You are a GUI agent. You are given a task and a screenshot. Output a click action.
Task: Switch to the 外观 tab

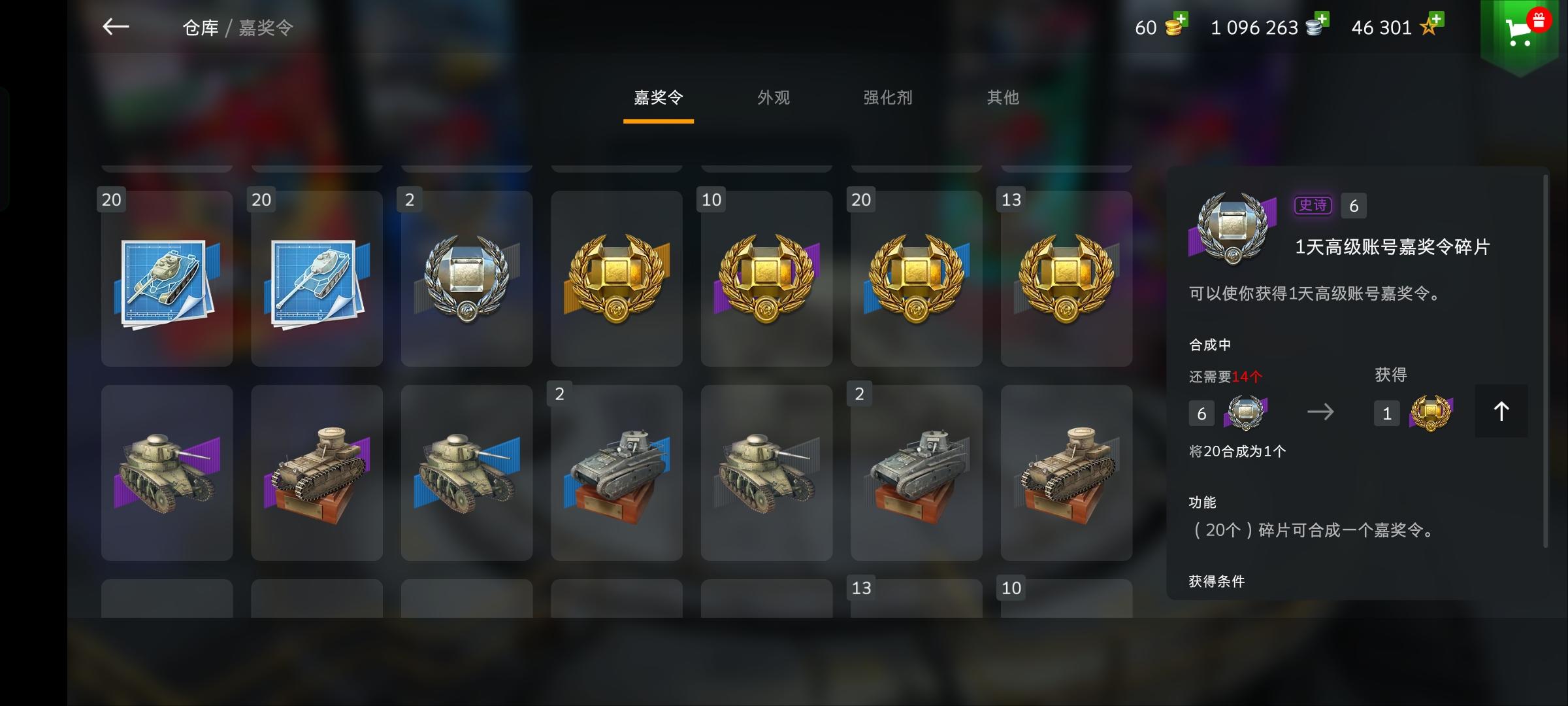point(774,98)
